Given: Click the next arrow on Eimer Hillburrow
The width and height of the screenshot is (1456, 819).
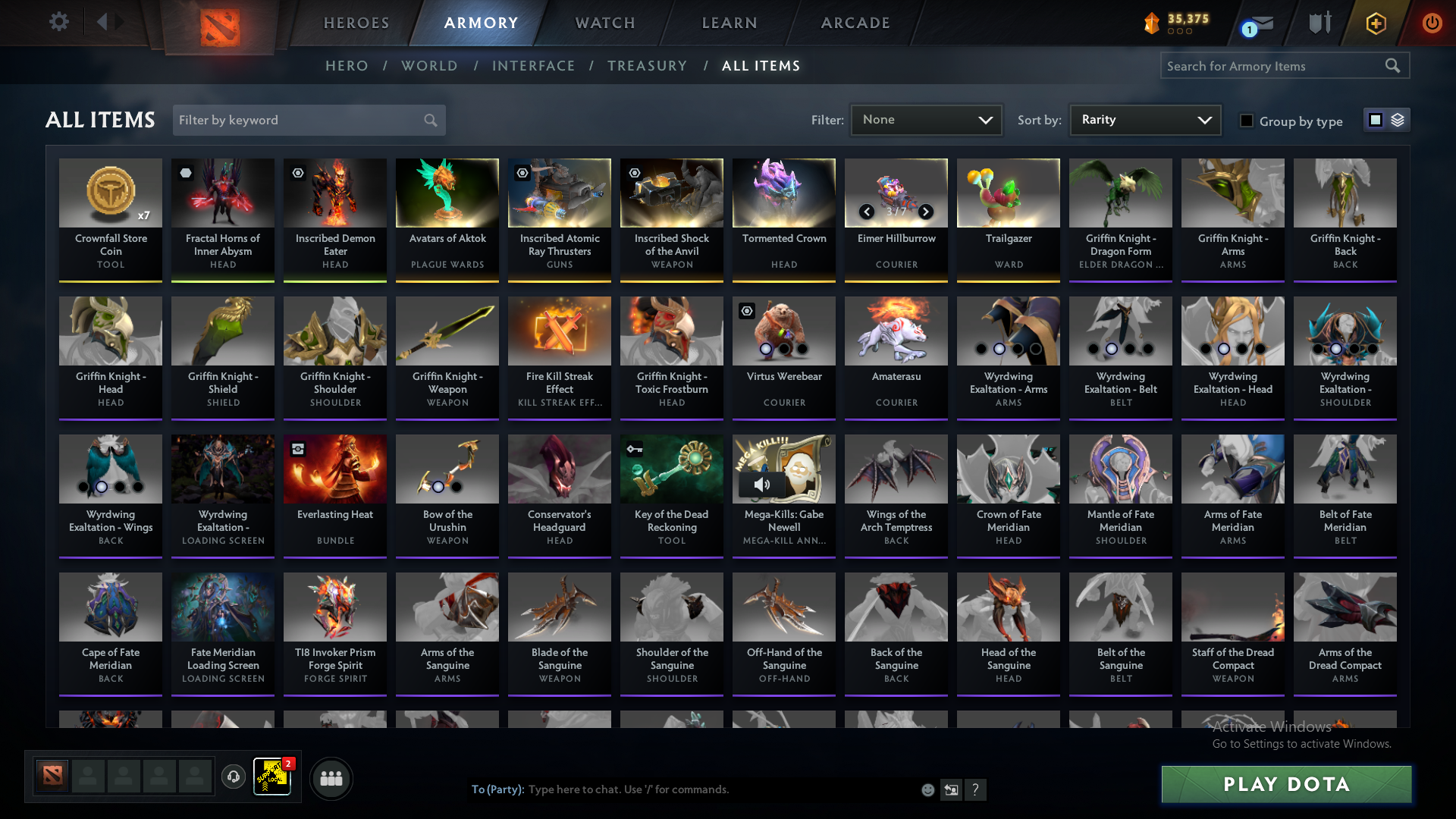Looking at the screenshot, I should [x=926, y=212].
